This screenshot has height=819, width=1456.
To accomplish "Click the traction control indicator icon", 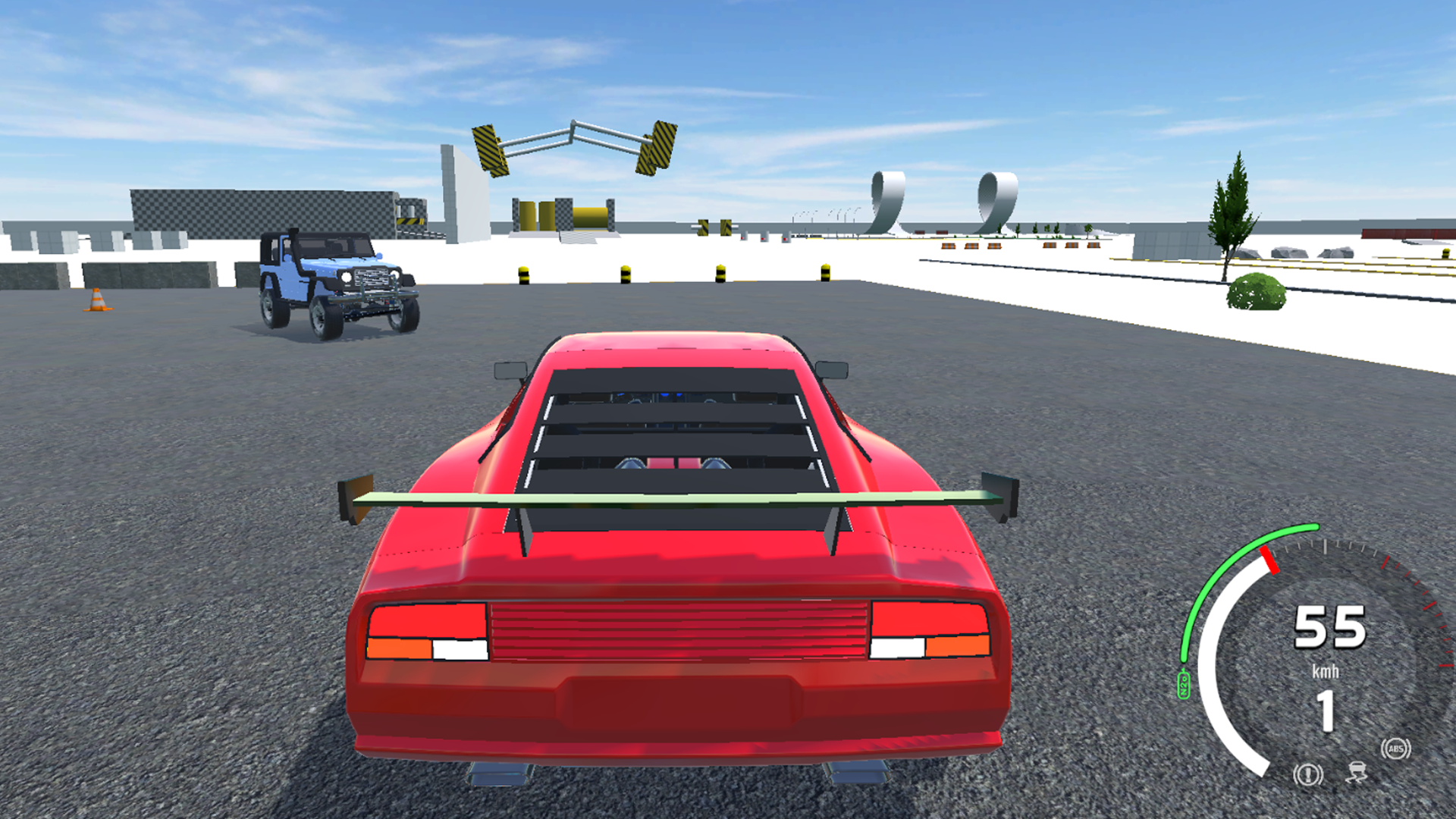I will coord(1357,773).
